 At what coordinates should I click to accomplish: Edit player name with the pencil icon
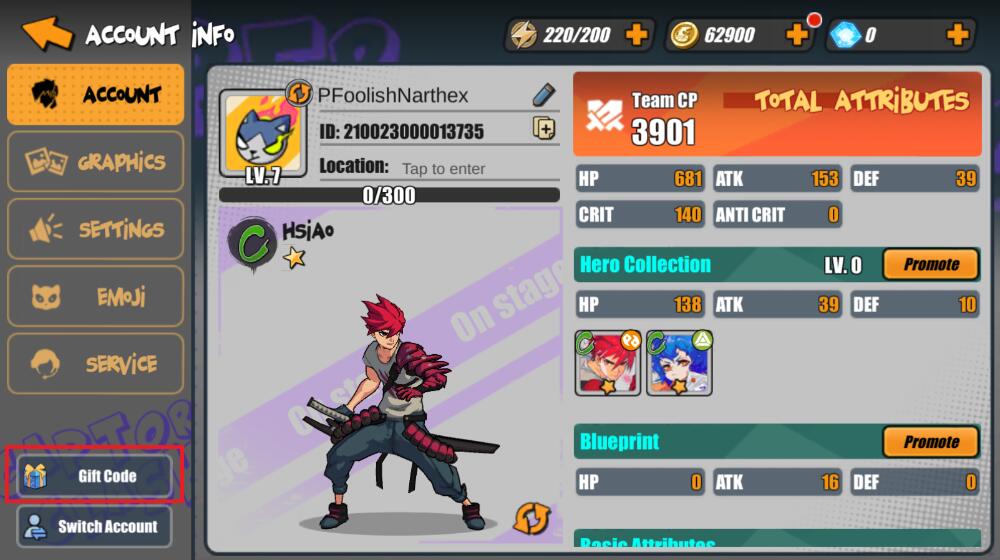click(543, 95)
